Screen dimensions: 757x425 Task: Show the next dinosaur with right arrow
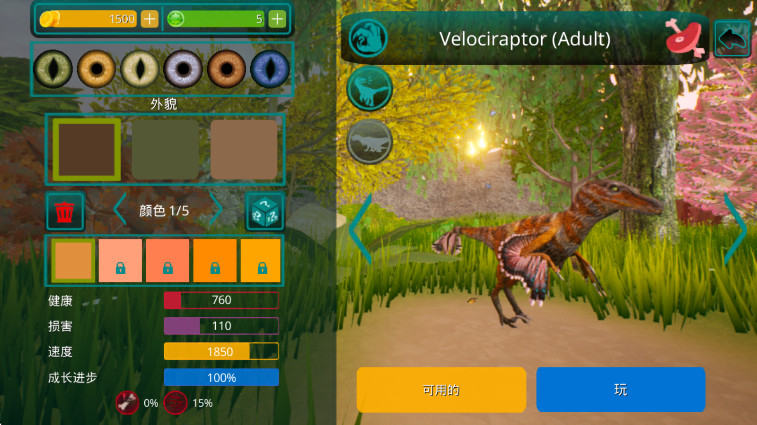coord(735,230)
